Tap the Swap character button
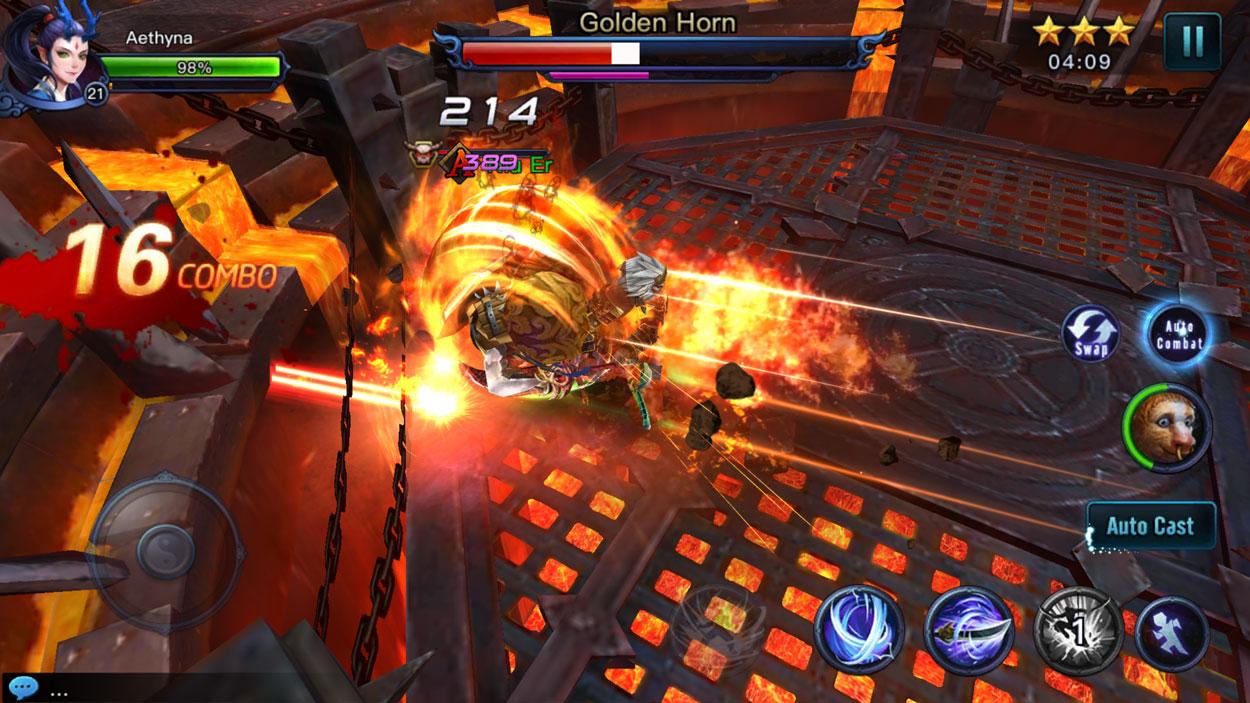 1090,334
